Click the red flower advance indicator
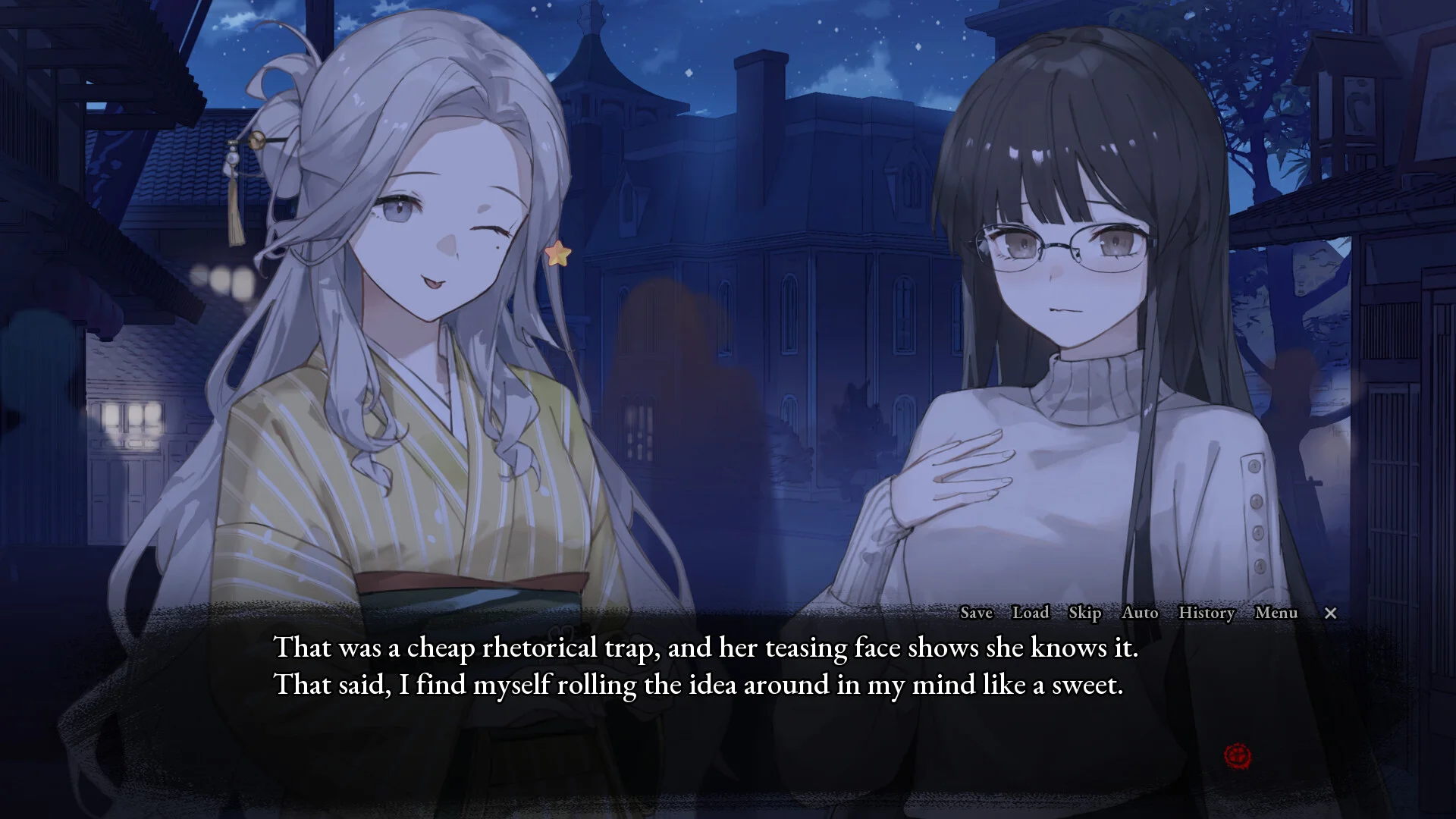 [1238, 755]
